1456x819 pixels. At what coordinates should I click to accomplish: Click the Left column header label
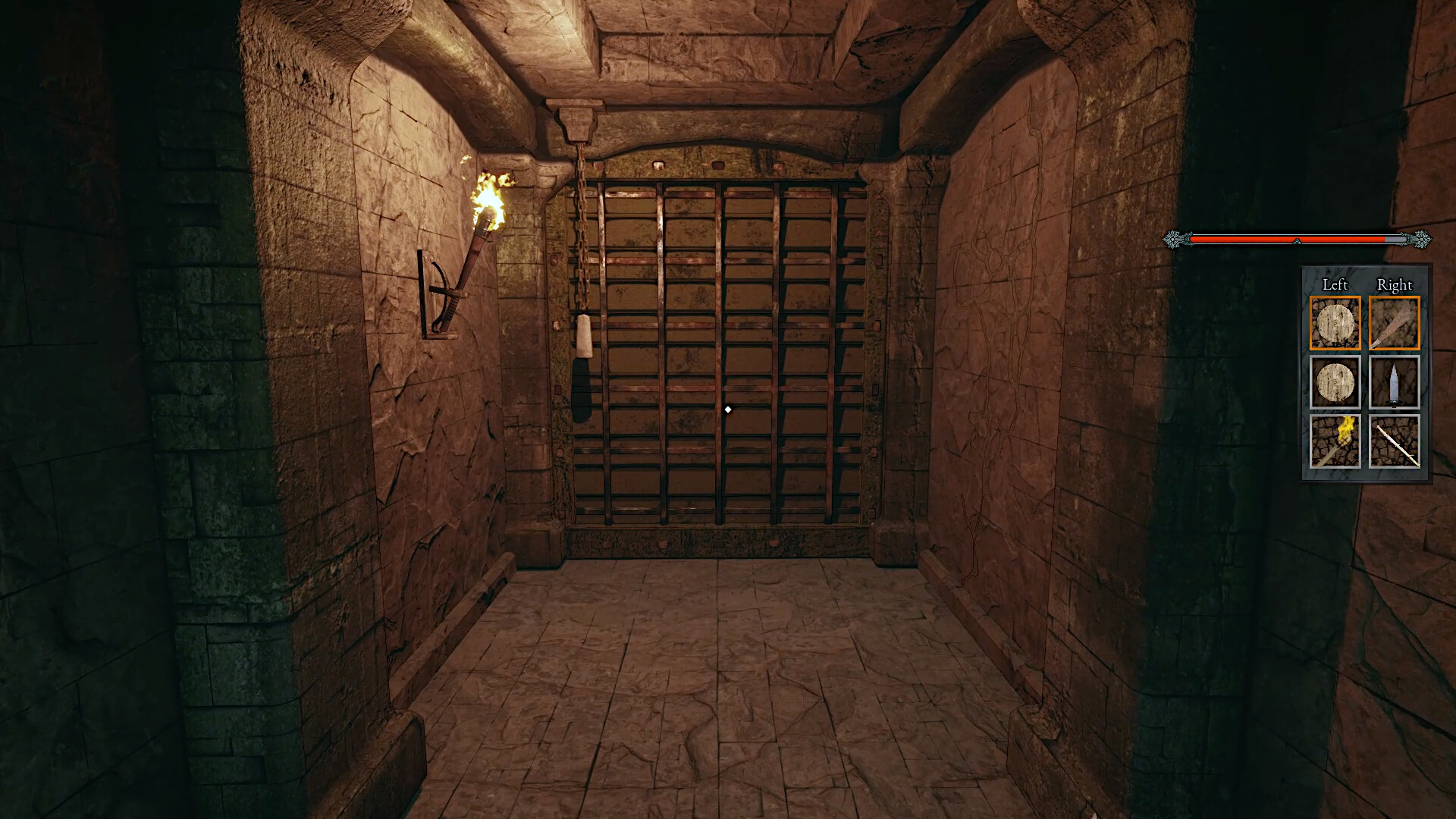pos(1335,286)
